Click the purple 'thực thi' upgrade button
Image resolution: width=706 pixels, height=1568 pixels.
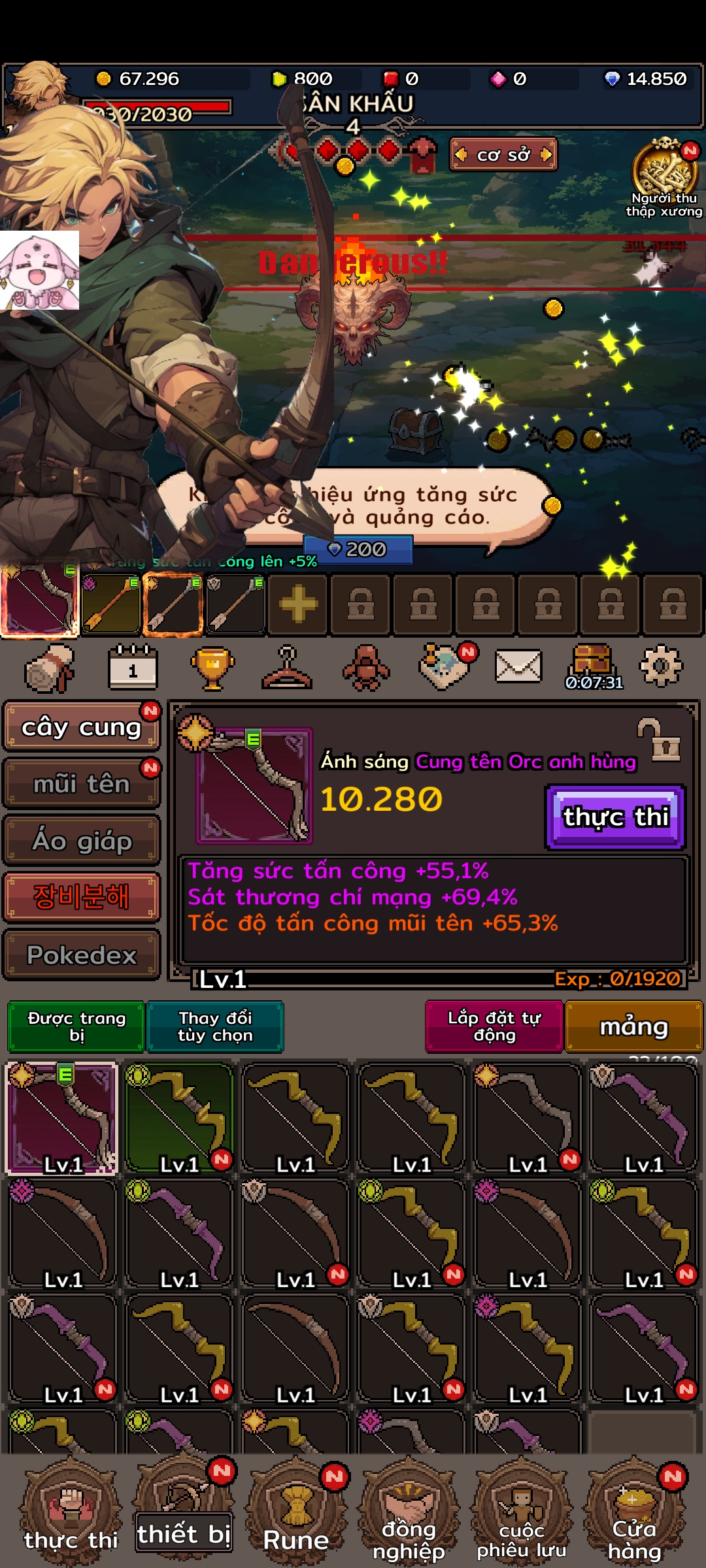click(615, 817)
